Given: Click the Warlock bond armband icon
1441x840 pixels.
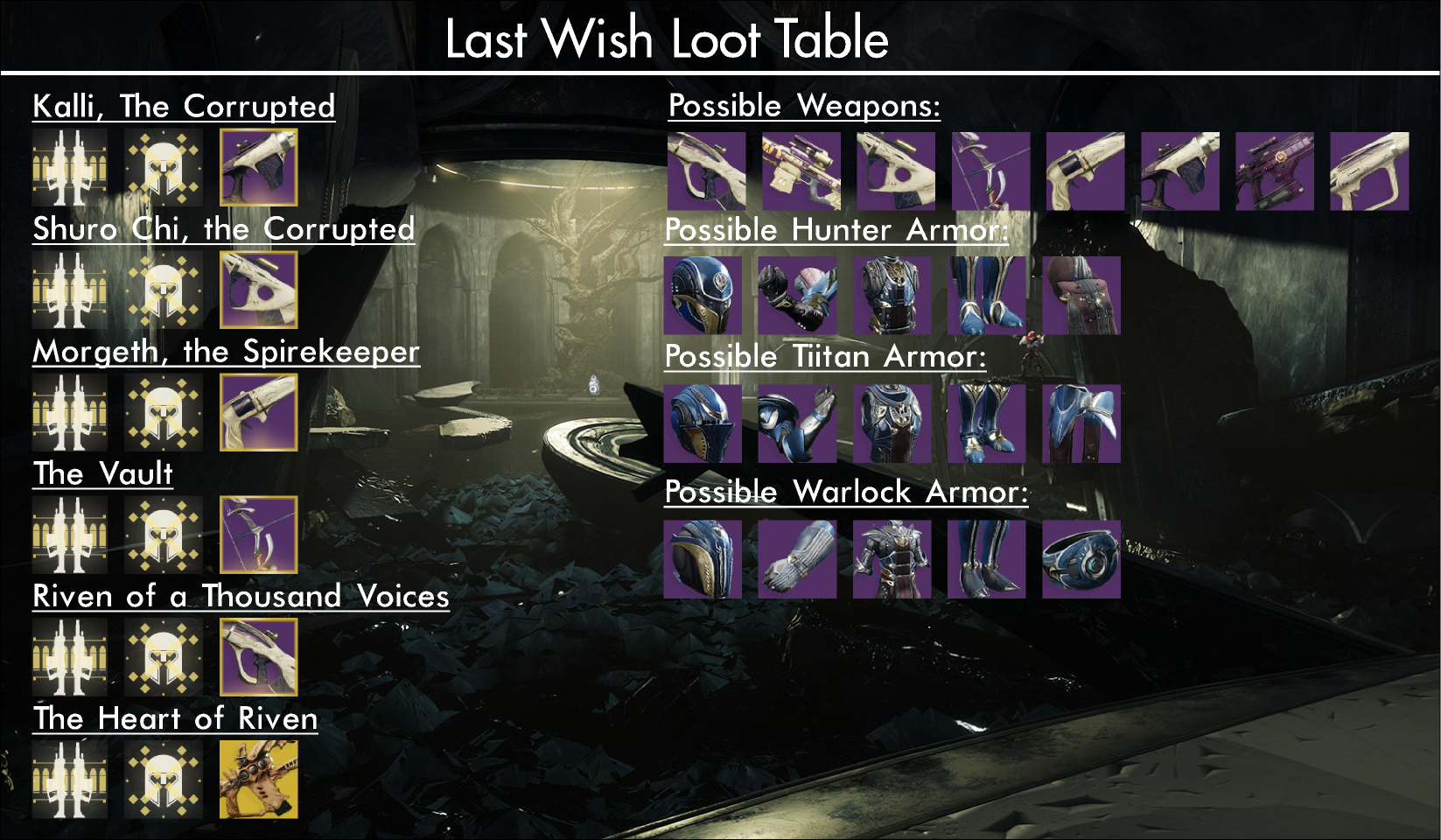Looking at the screenshot, I should [x=1081, y=560].
